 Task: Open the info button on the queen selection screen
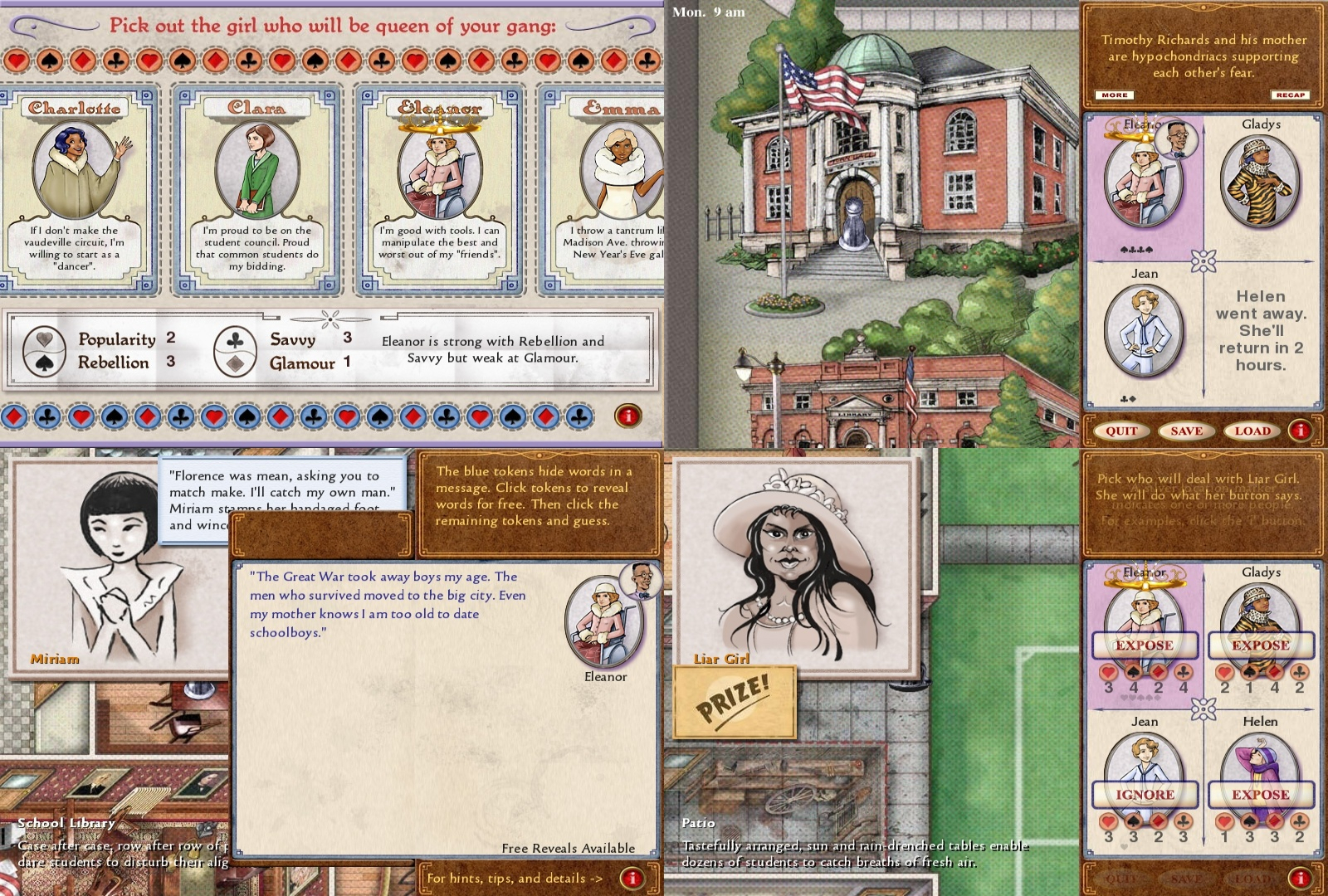(628, 416)
